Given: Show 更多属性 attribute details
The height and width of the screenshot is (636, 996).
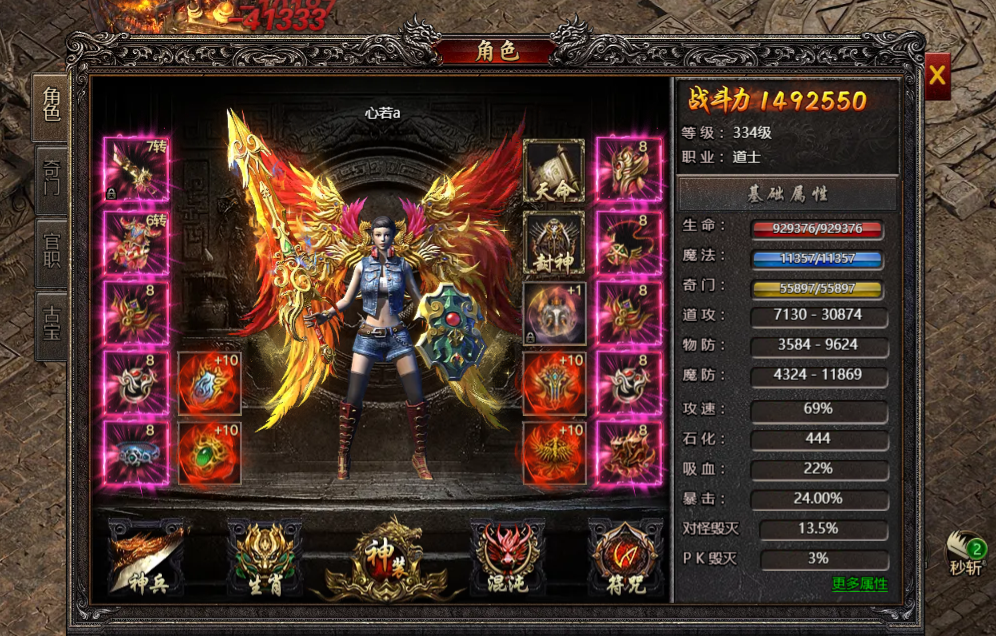Looking at the screenshot, I should [859, 584].
